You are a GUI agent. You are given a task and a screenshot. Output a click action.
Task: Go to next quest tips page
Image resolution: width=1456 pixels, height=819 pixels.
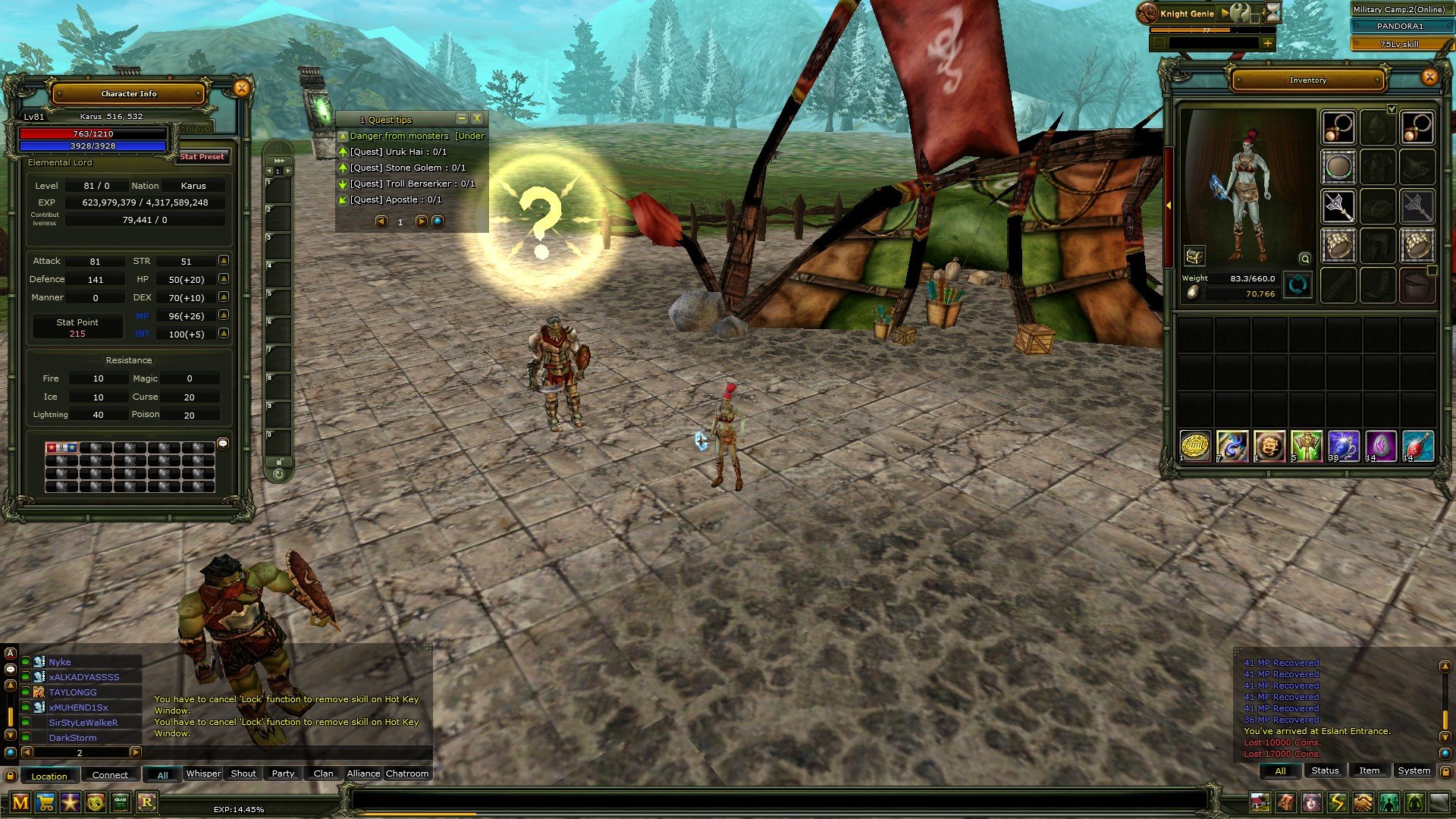(x=421, y=221)
